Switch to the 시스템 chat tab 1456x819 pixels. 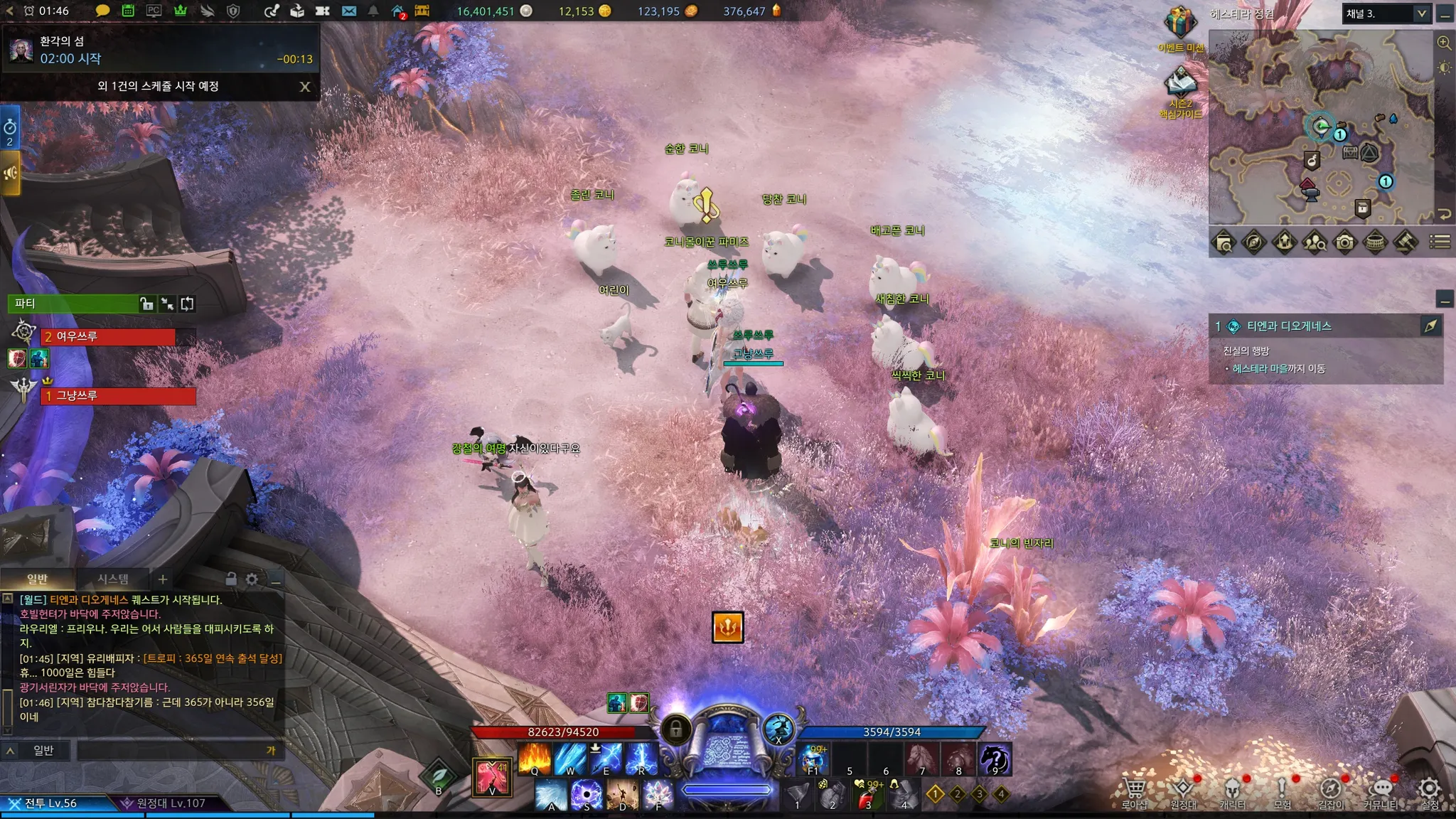point(113,579)
